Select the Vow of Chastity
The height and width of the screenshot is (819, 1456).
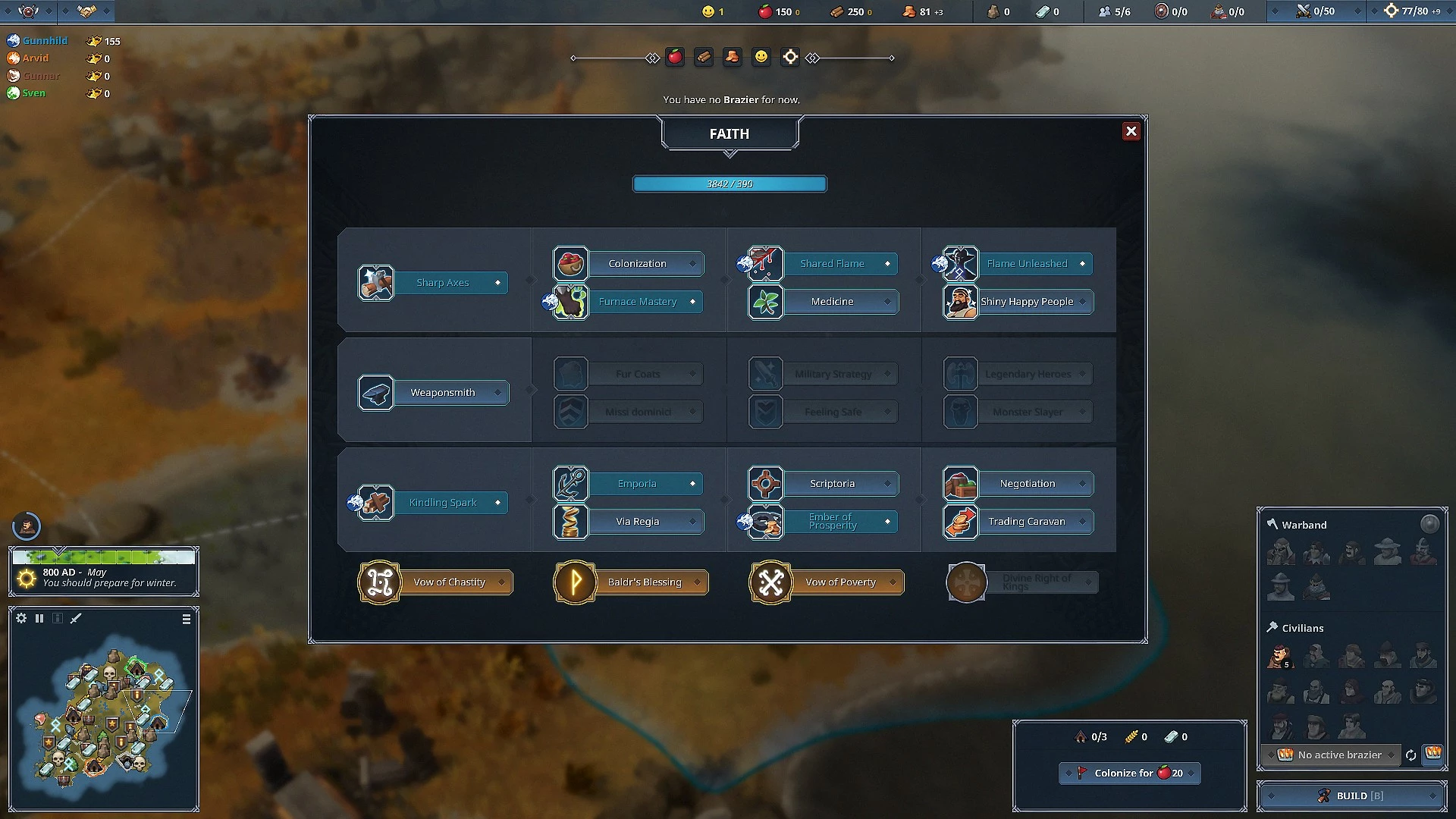point(449,582)
